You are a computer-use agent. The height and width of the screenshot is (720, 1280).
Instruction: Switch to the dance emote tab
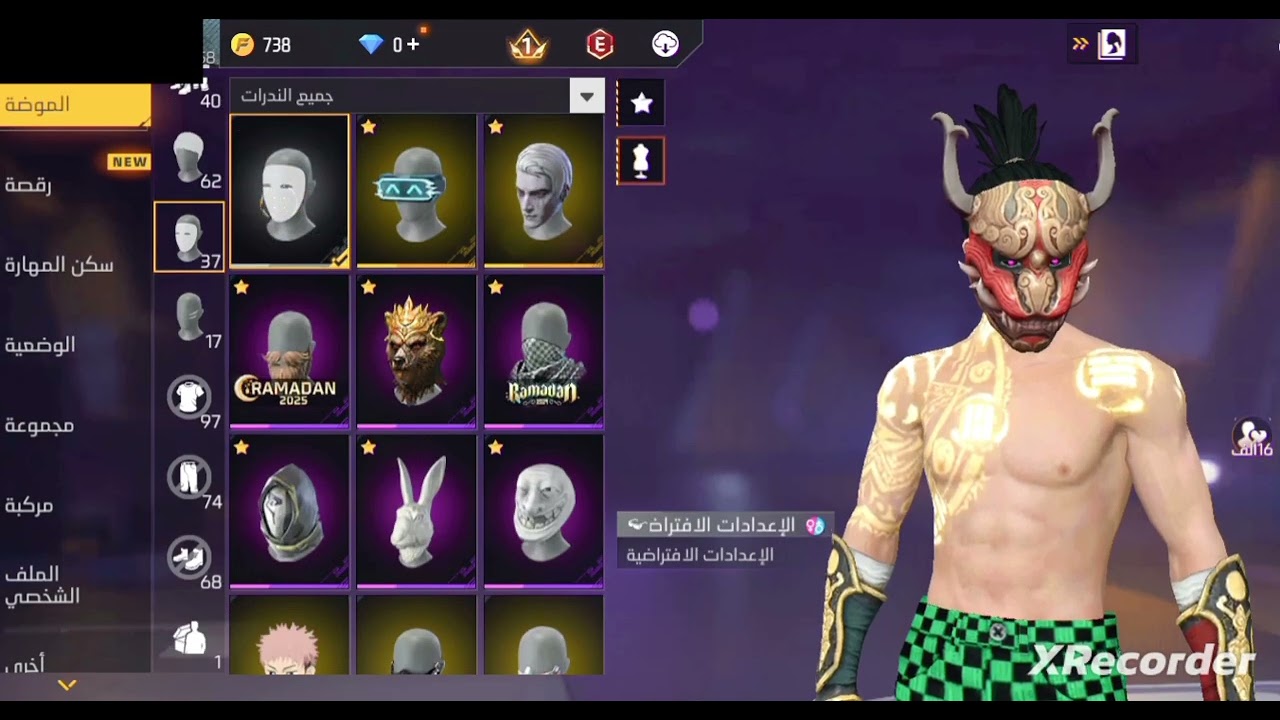coord(30,185)
